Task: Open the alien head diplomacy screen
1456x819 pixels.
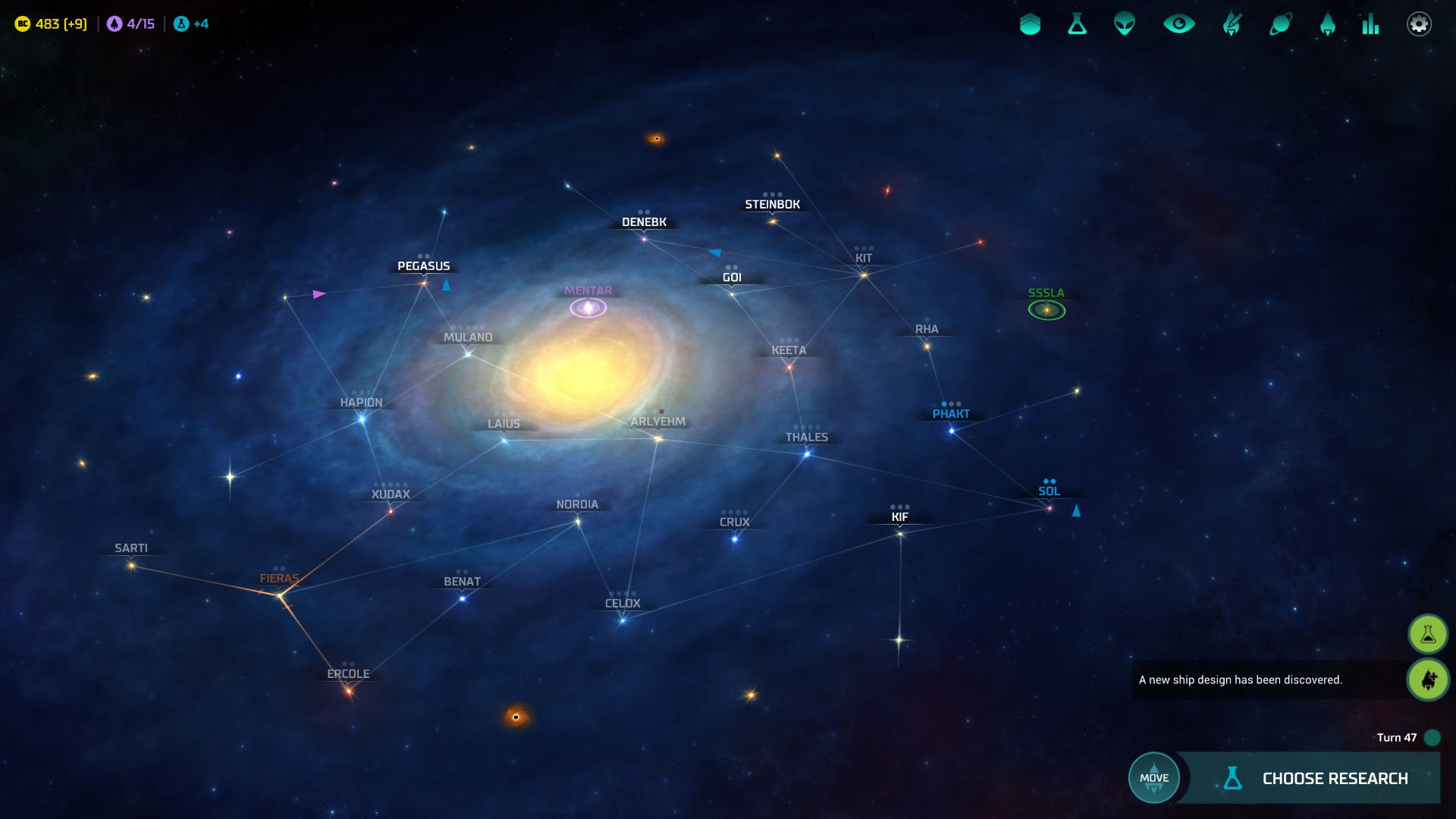Action: (1124, 24)
